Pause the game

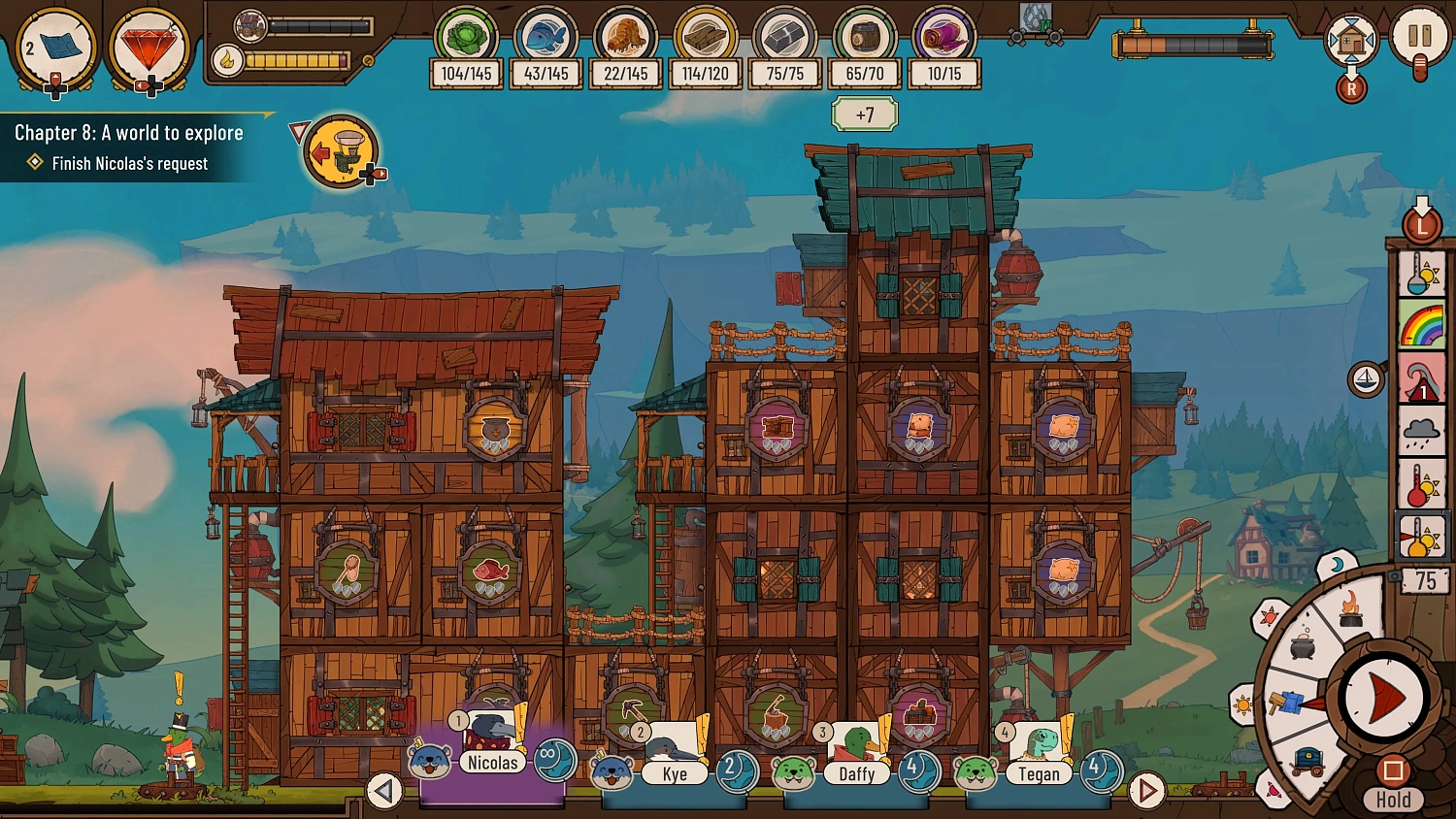[x=1419, y=38]
